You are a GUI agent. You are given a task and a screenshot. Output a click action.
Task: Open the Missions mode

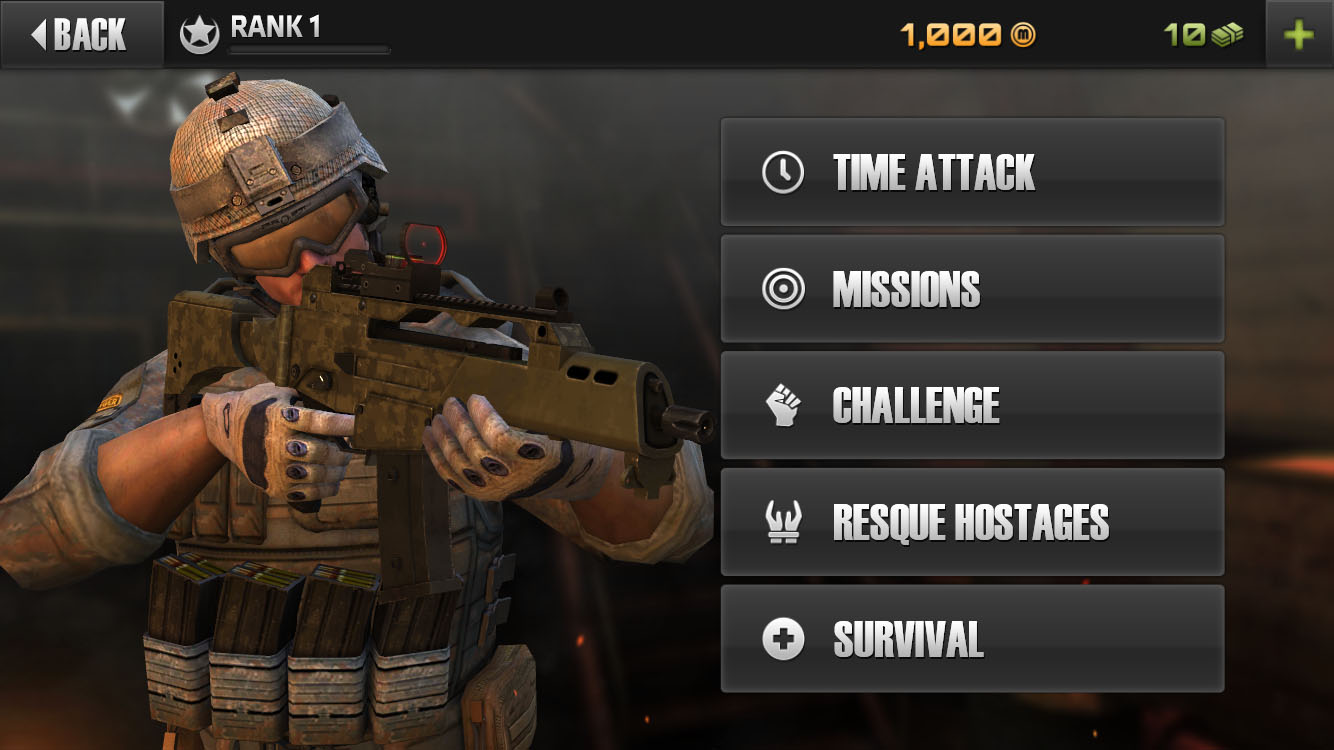click(x=972, y=289)
